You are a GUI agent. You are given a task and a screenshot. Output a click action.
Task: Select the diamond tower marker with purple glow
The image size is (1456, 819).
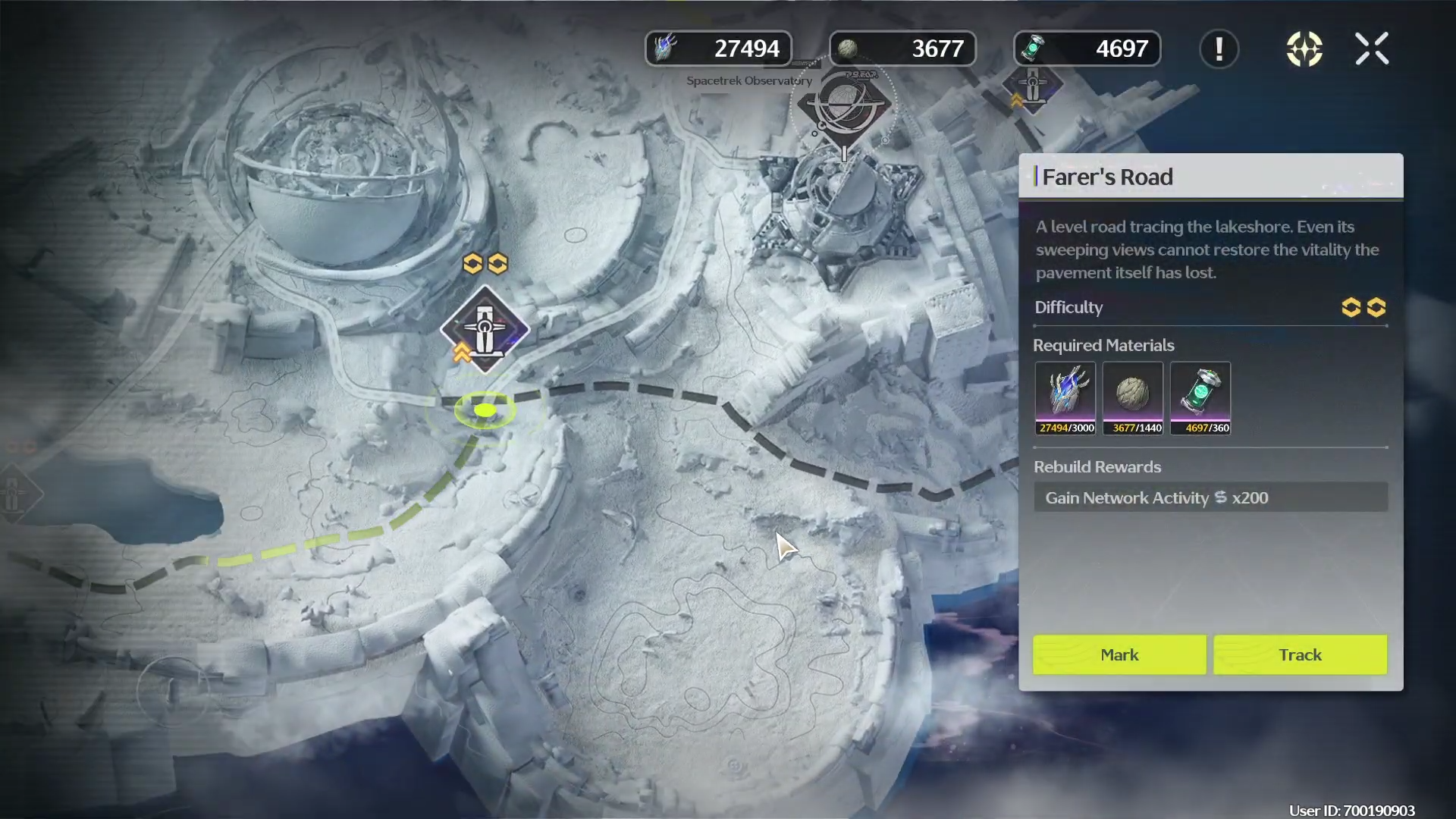coord(485,329)
